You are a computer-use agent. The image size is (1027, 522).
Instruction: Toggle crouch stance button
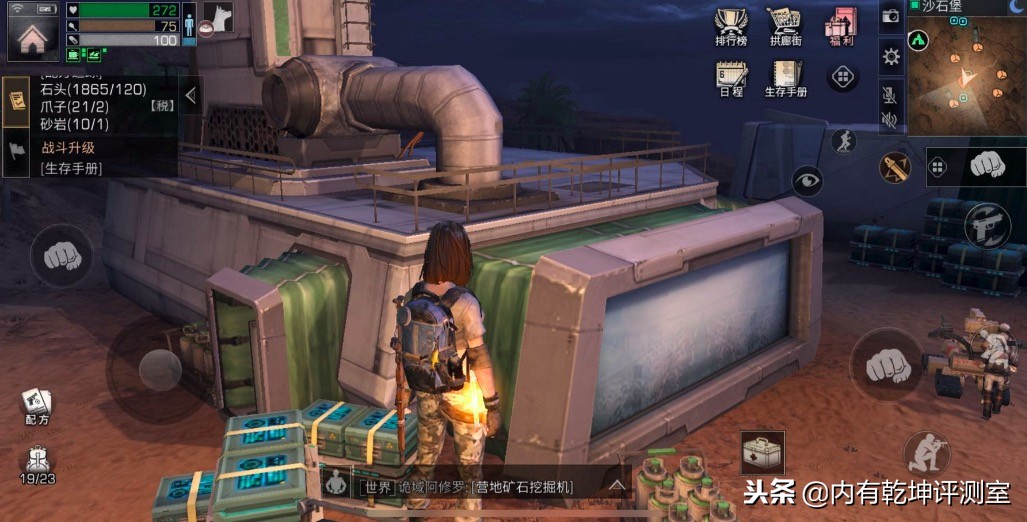point(926,454)
